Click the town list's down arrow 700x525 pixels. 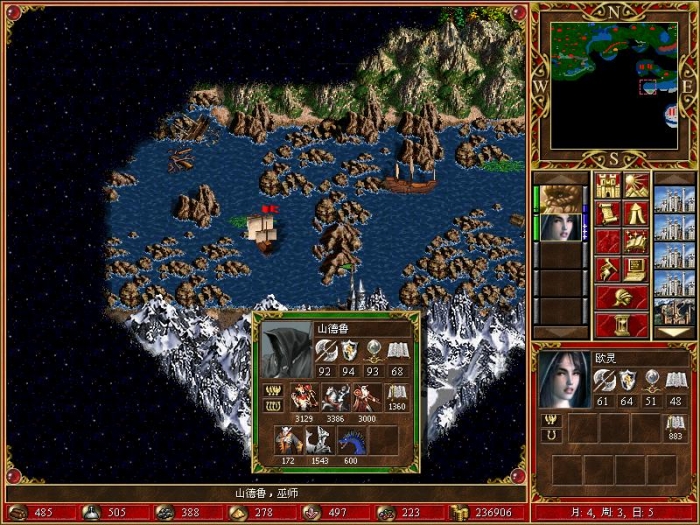click(673, 331)
